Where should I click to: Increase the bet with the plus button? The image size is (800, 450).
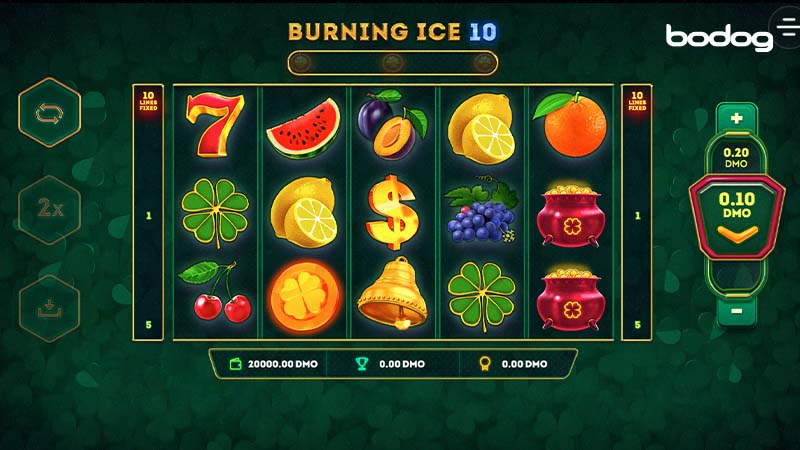pyautogui.click(x=737, y=118)
